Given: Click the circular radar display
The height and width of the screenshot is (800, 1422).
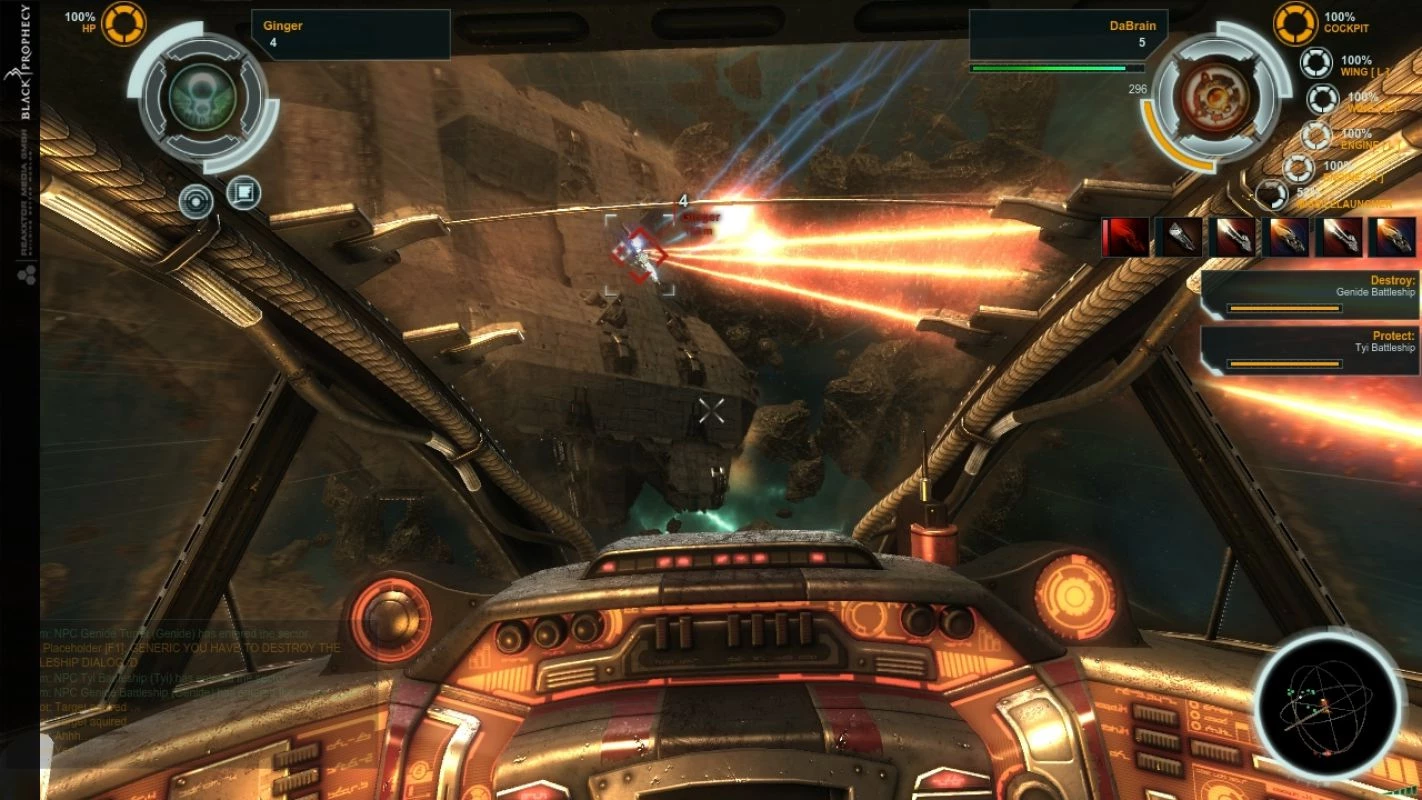Looking at the screenshot, I should (1328, 706).
